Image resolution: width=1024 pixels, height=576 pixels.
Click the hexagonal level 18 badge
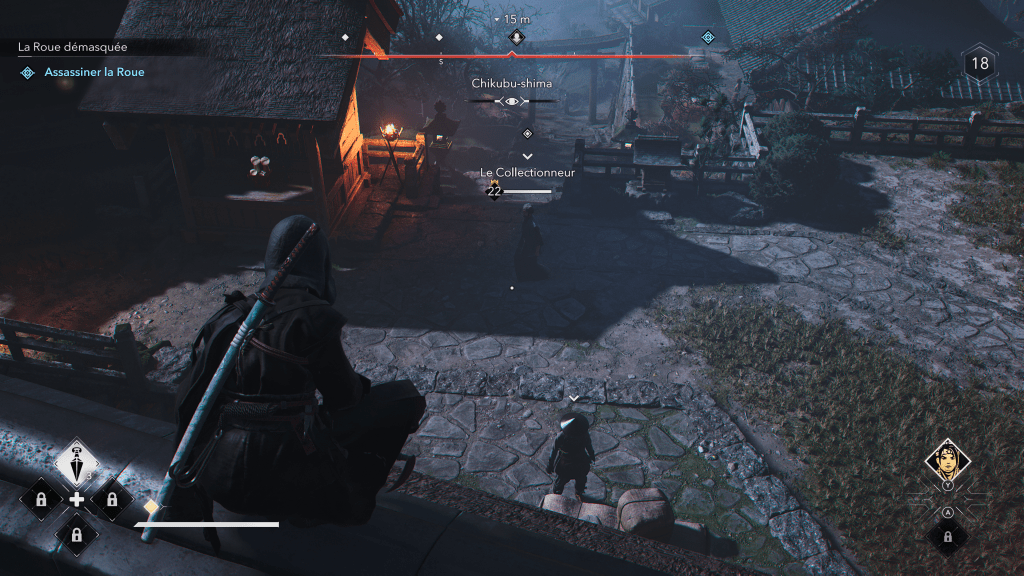click(980, 64)
